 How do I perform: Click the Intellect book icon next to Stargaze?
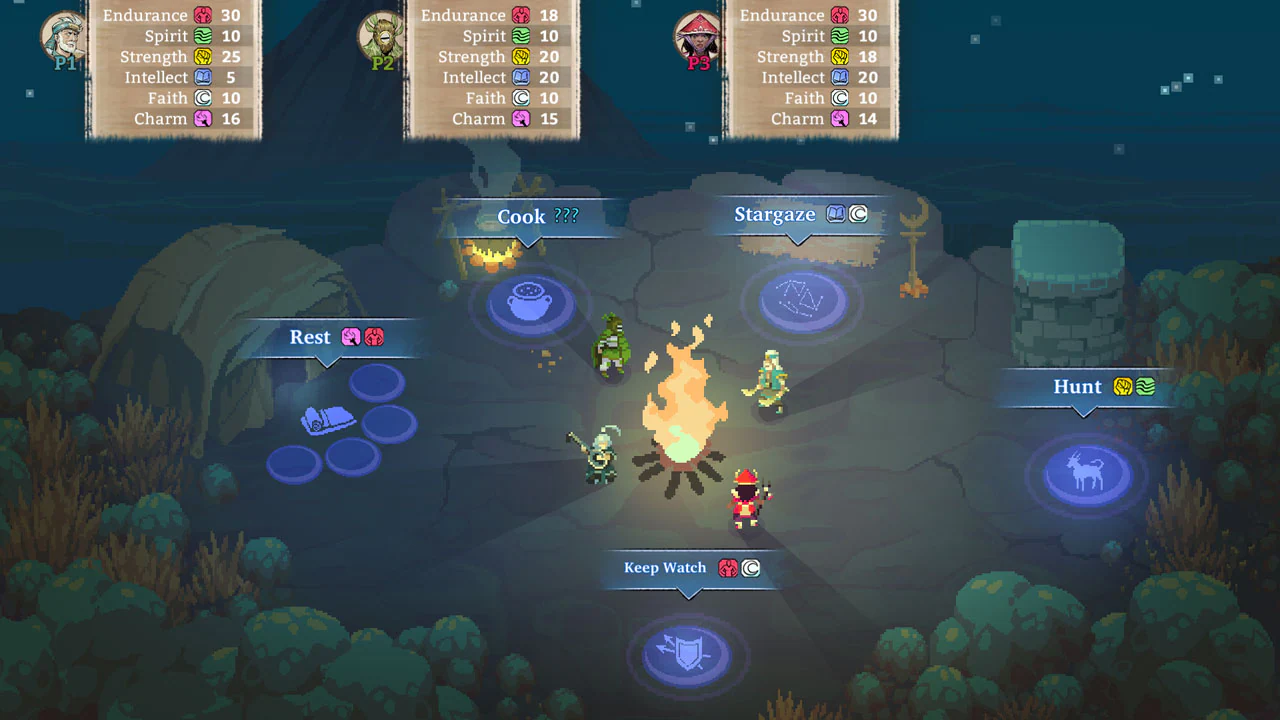(838, 213)
